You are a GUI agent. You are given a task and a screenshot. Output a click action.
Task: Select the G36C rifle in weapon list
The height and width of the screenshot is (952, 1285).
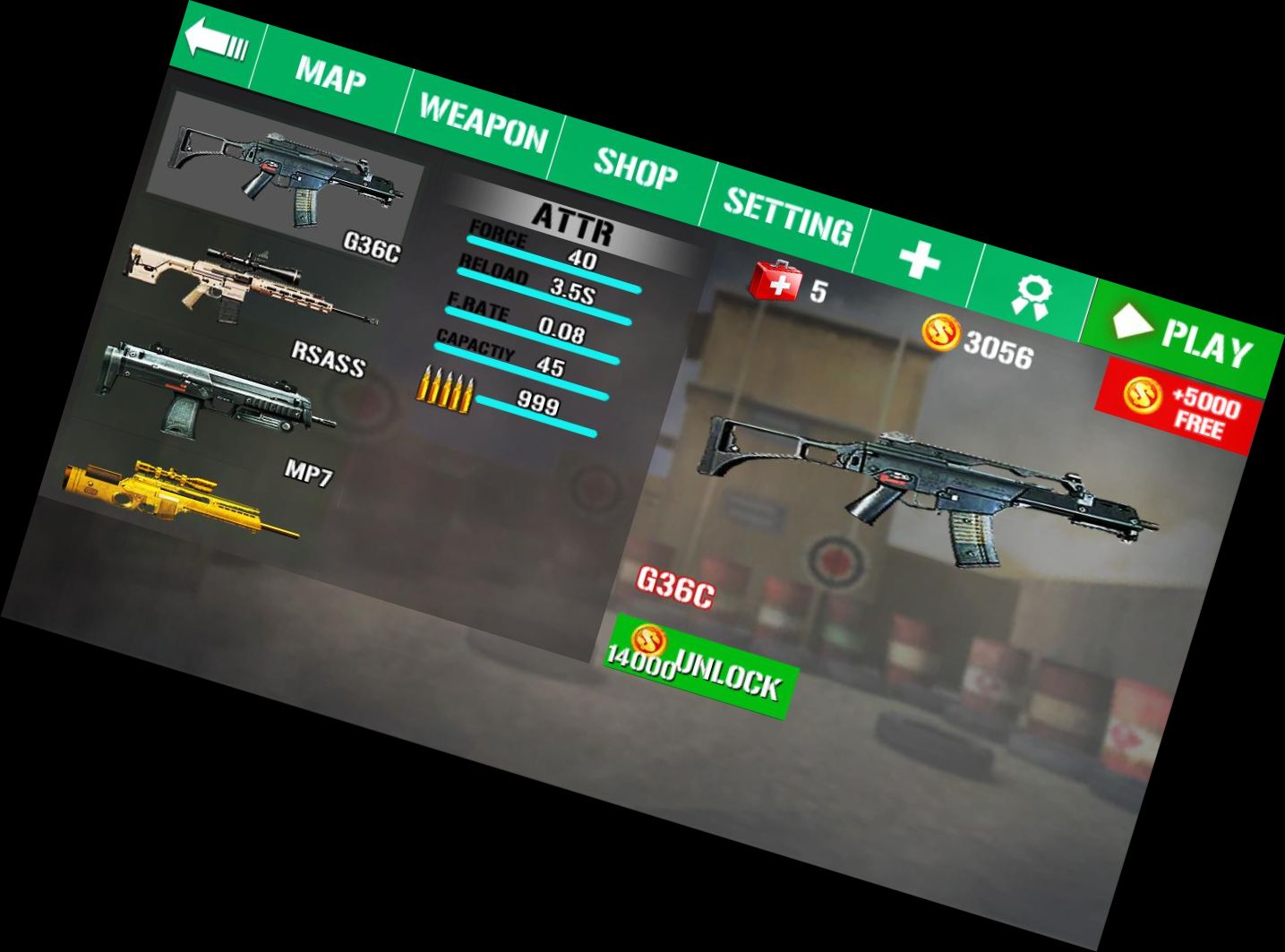[285, 170]
